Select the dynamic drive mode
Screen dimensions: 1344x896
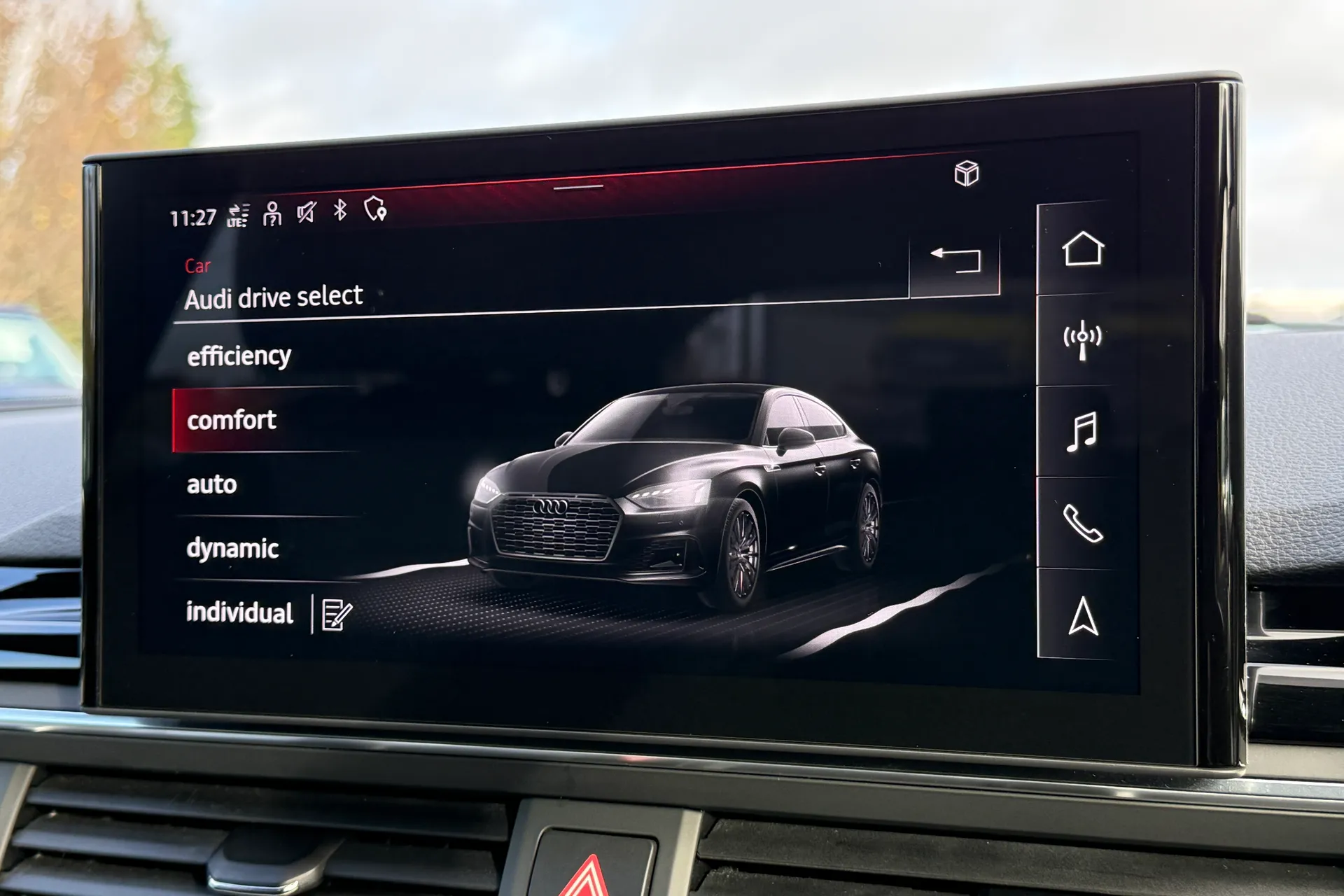tap(233, 549)
